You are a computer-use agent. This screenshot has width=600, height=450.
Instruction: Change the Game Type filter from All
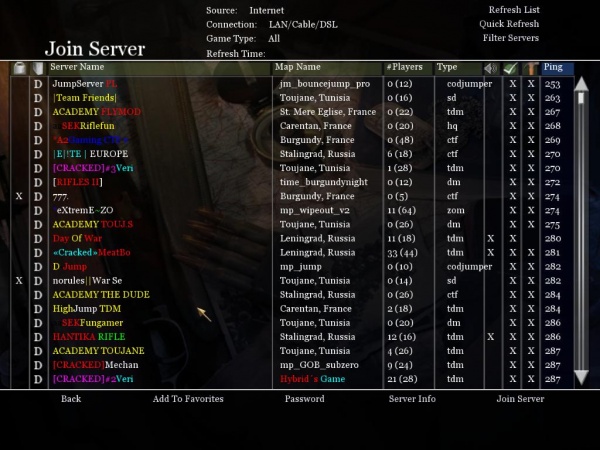273,38
